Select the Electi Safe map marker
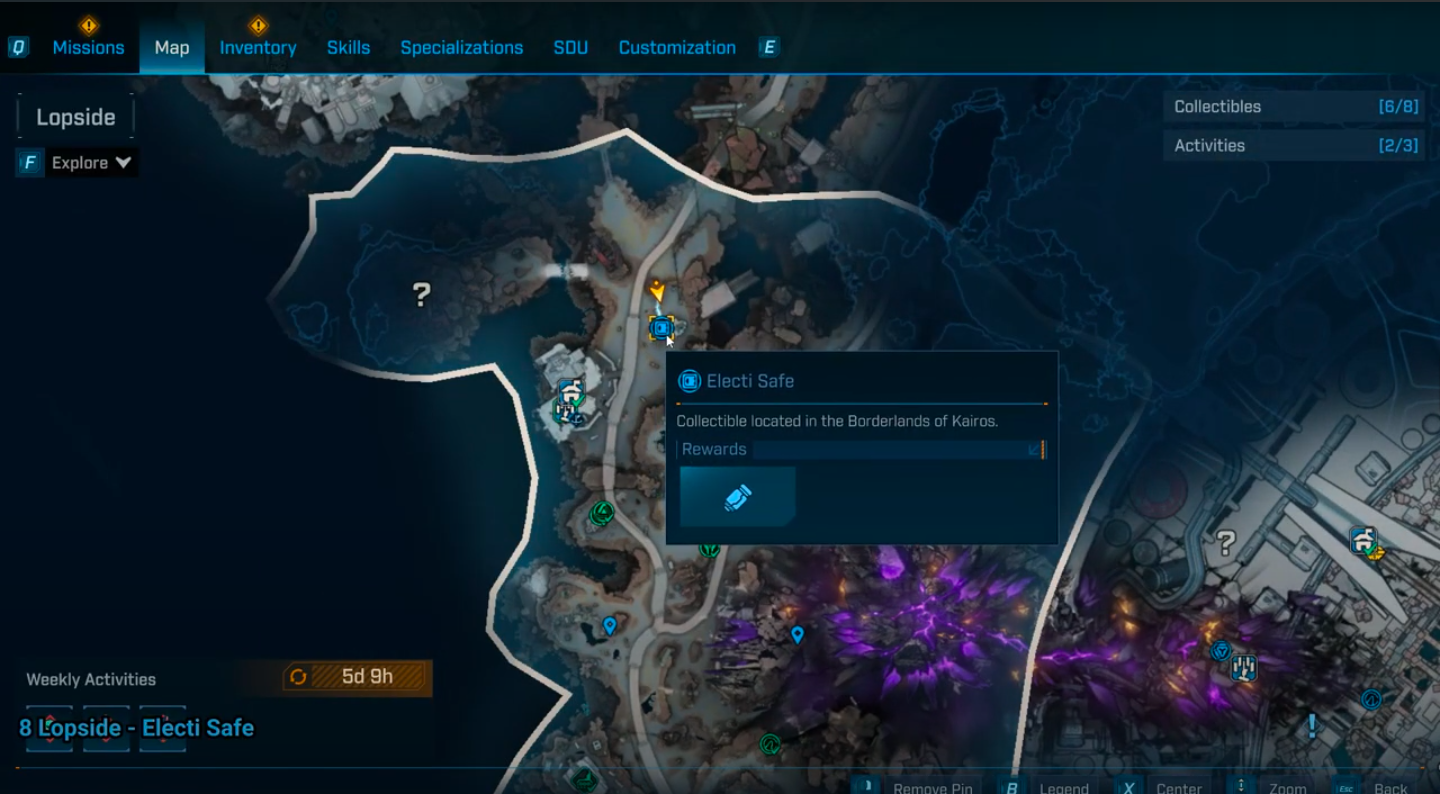1440x794 pixels. pos(661,327)
